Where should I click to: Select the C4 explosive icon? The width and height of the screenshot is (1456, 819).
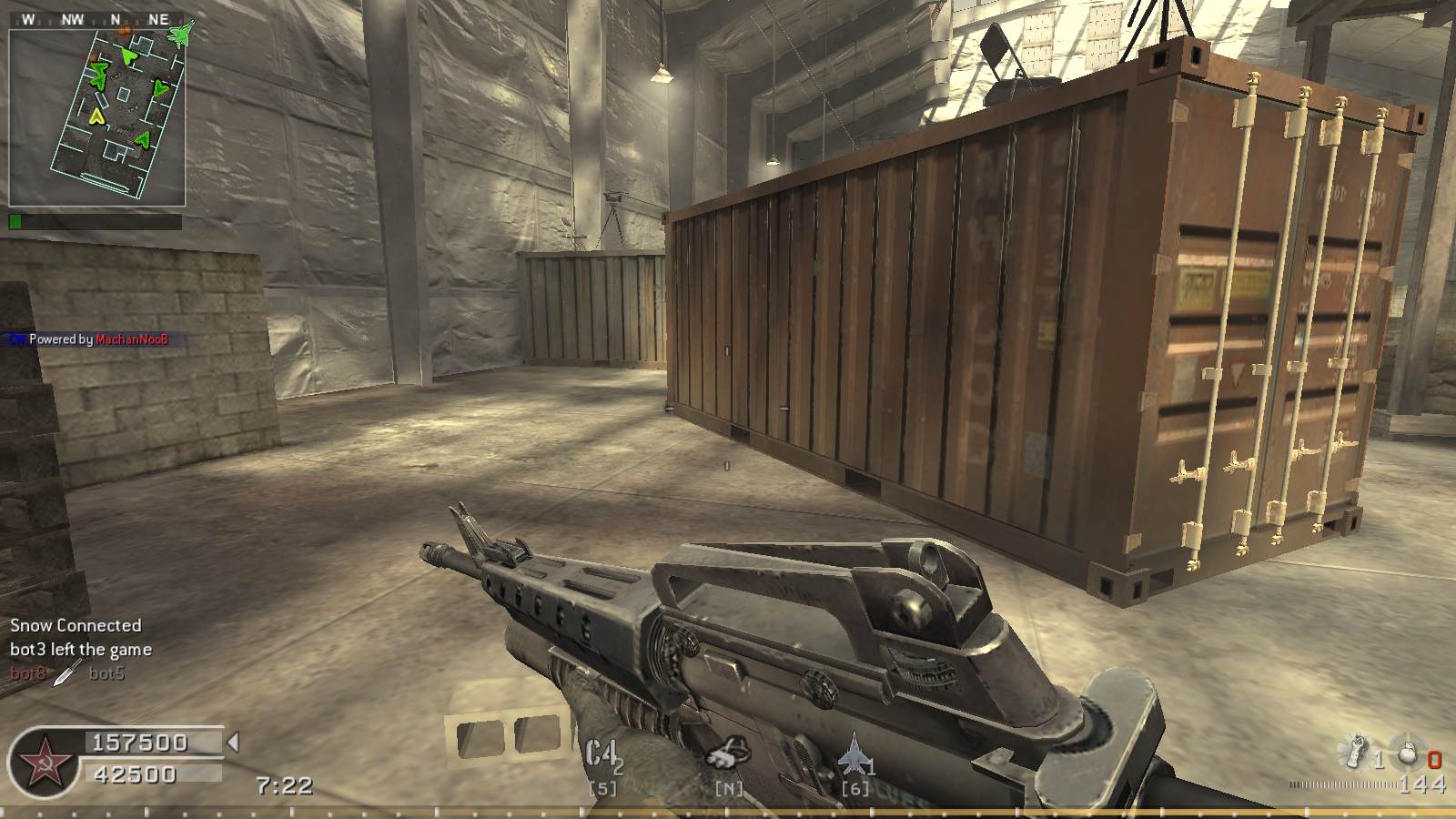(x=602, y=754)
